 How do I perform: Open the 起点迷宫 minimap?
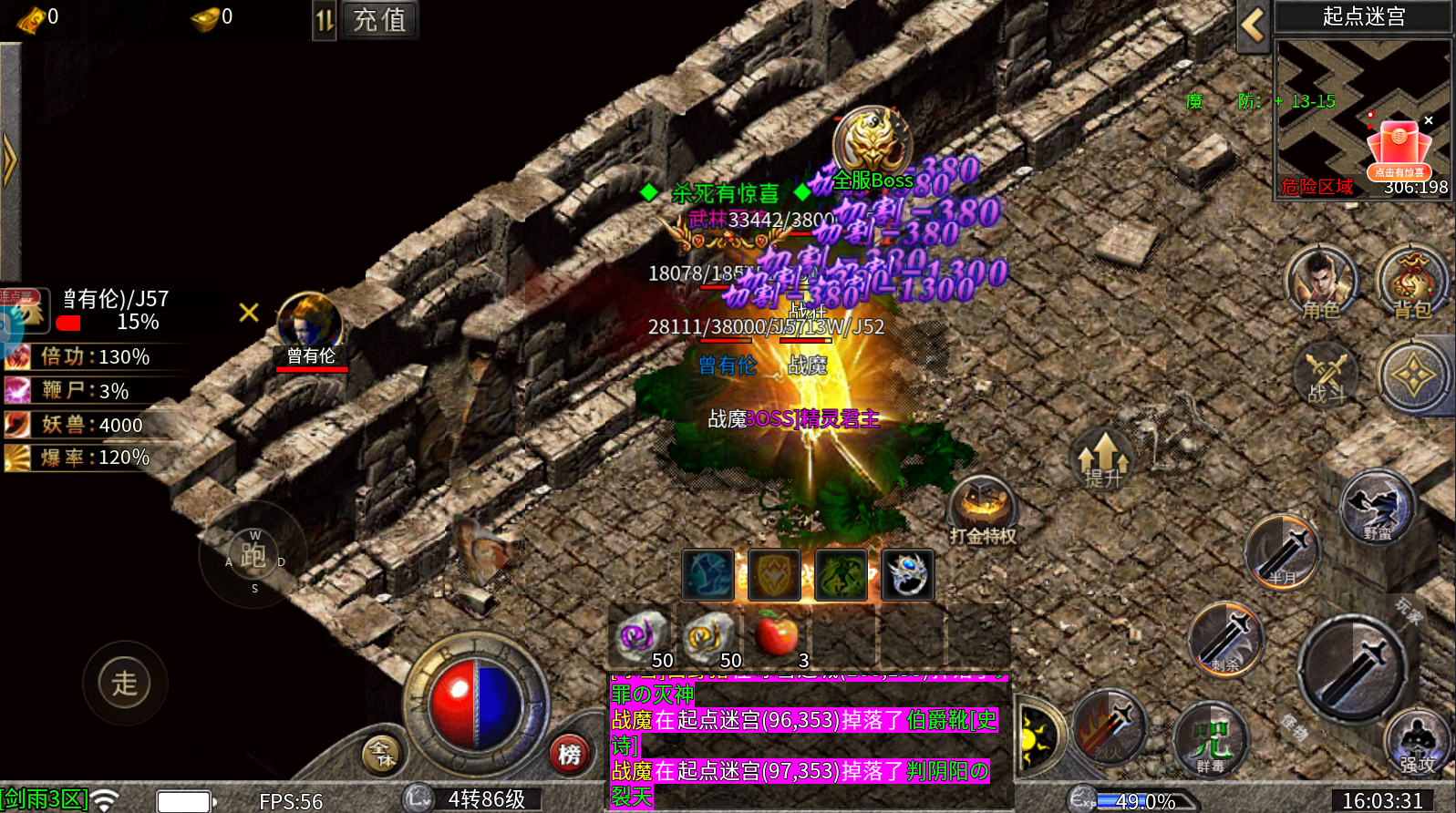[x=1362, y=118]
